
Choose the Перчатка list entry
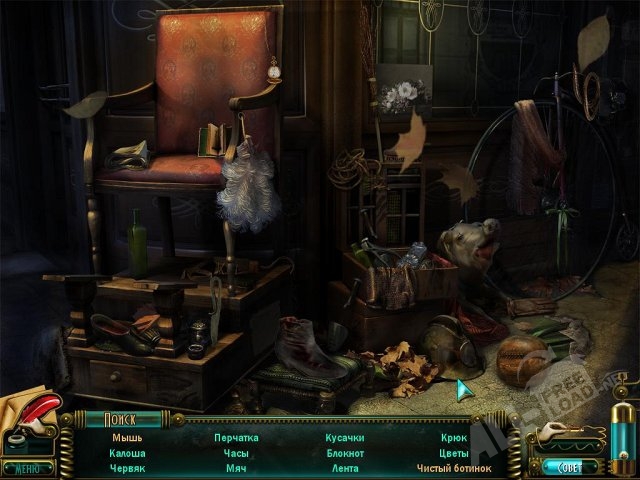[x=236, y=438]
